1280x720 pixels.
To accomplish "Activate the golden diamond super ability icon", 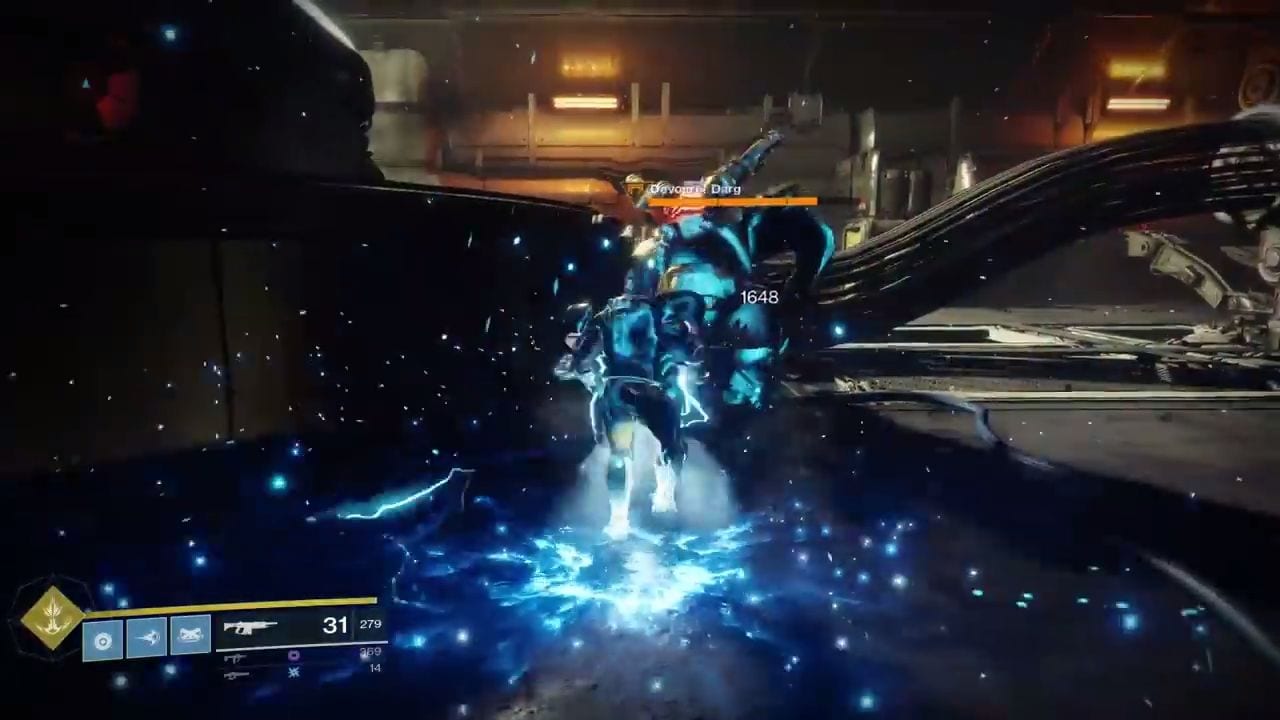I will pyautogui.click(x=52, y=617).
